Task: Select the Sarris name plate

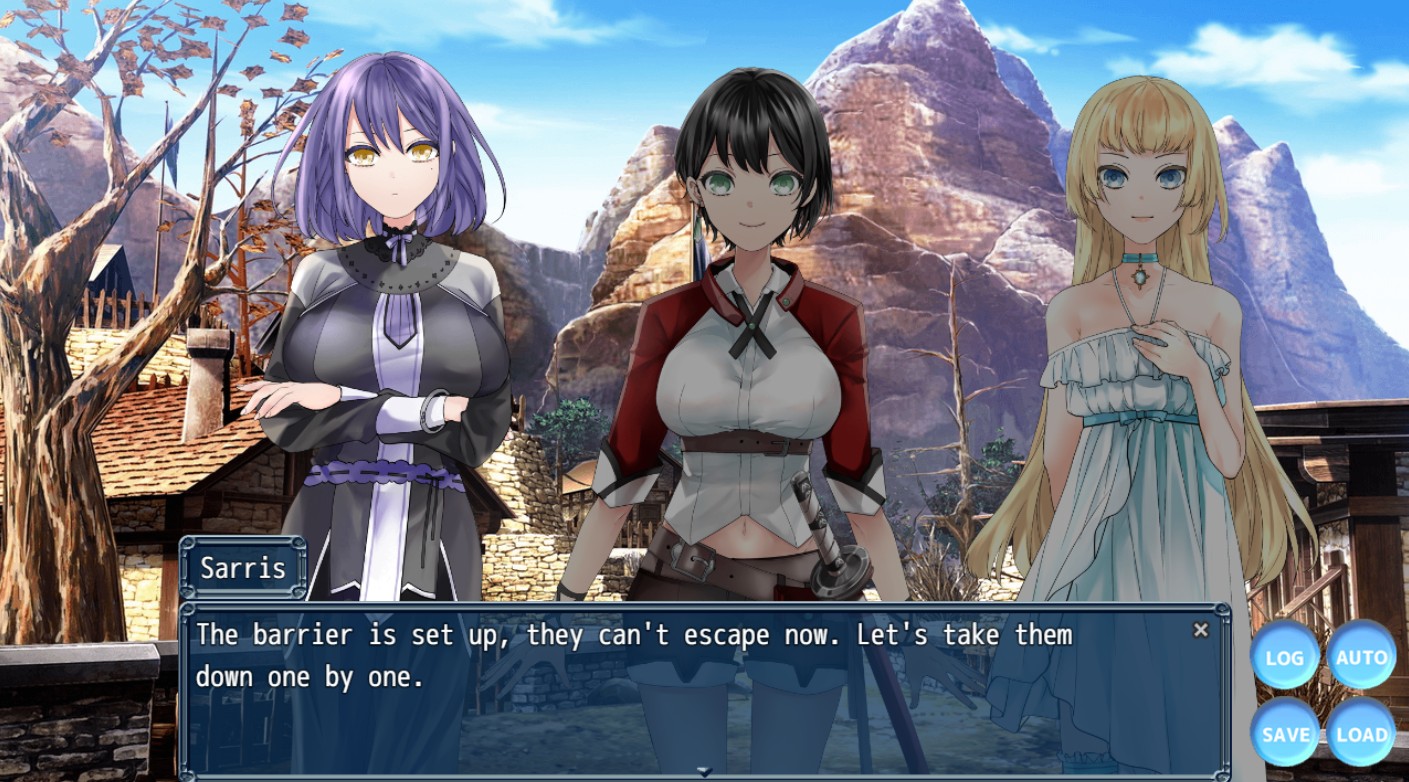Action: pos(243,567)
